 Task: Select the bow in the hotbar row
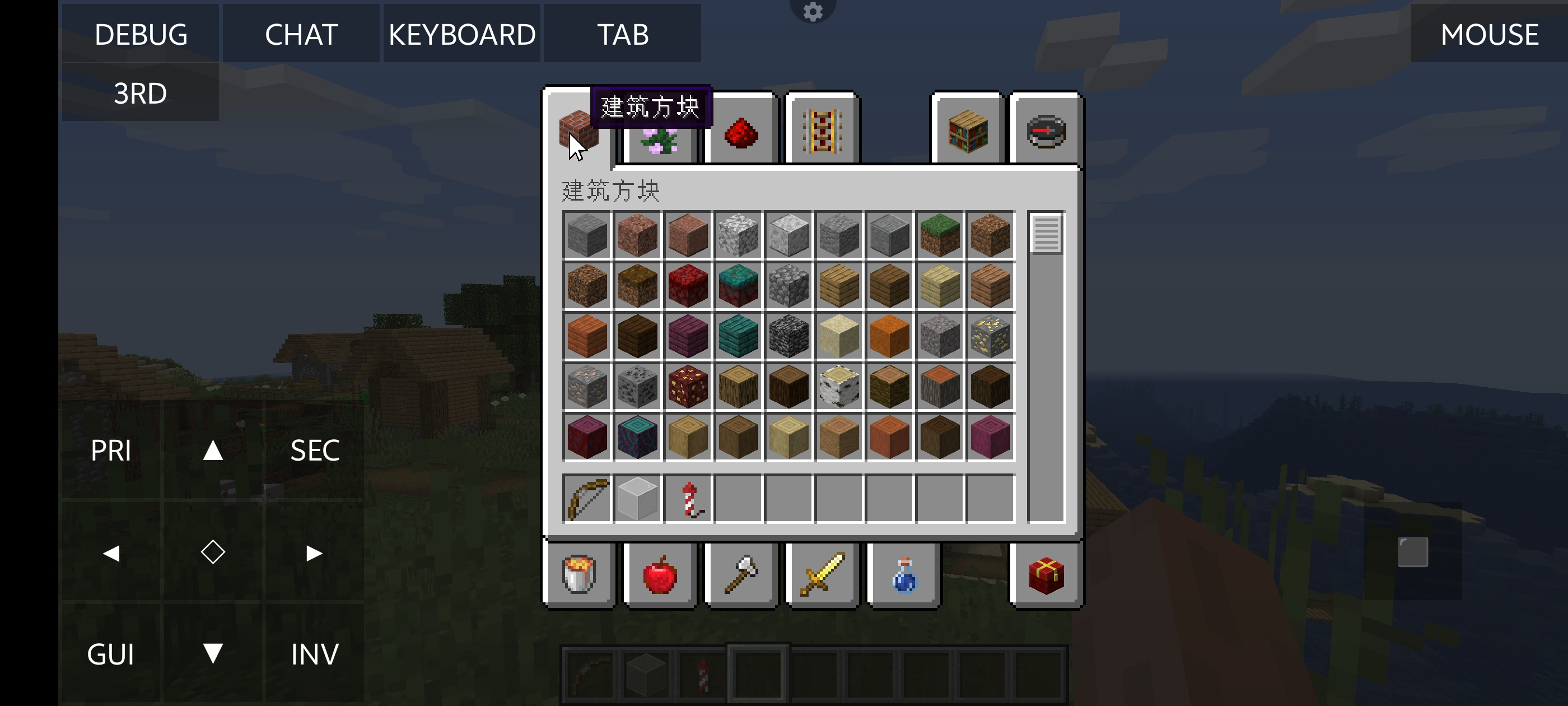(x=587, y=499)
